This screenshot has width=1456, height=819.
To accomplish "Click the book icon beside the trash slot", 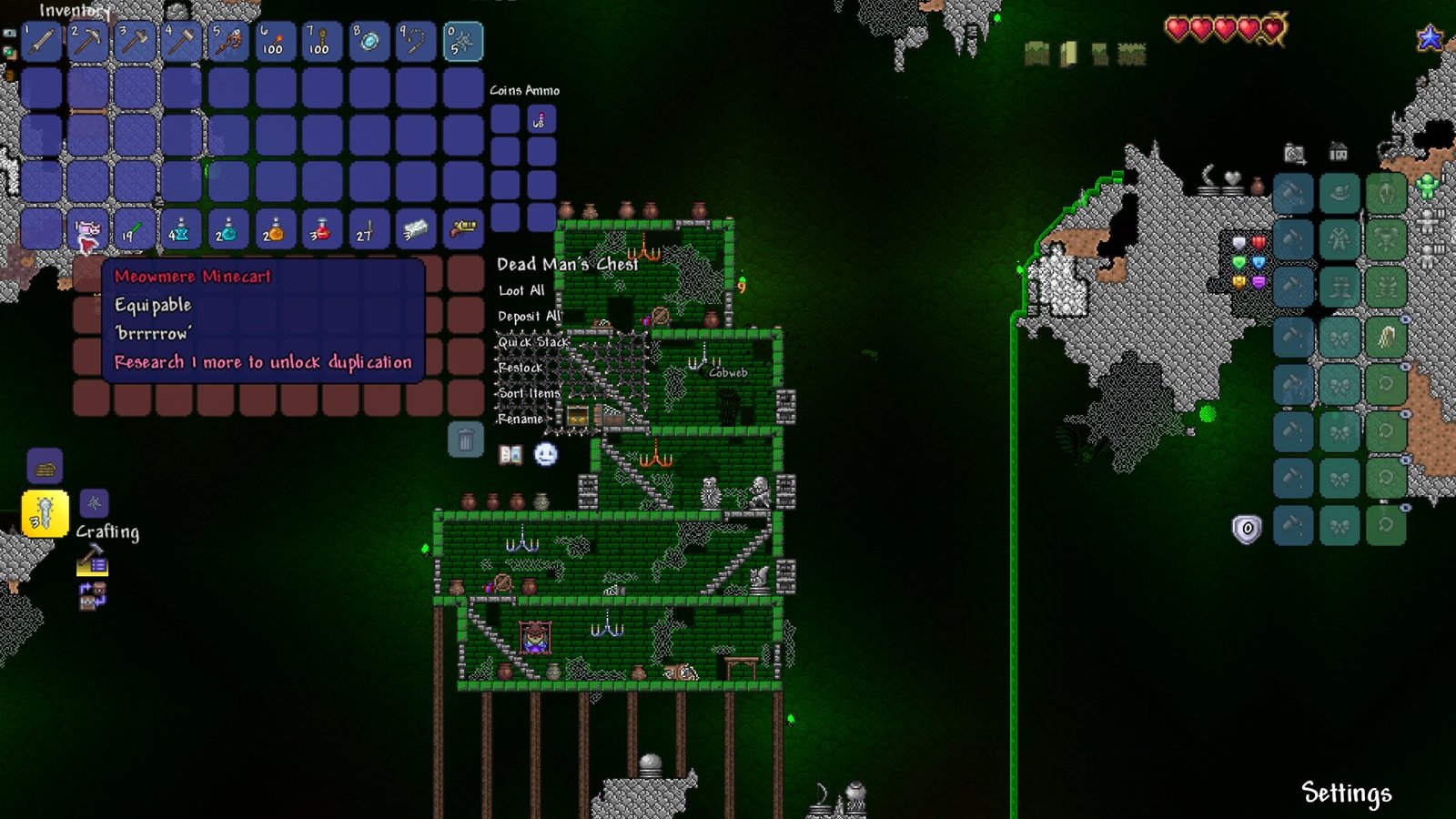I will (511, 454).
